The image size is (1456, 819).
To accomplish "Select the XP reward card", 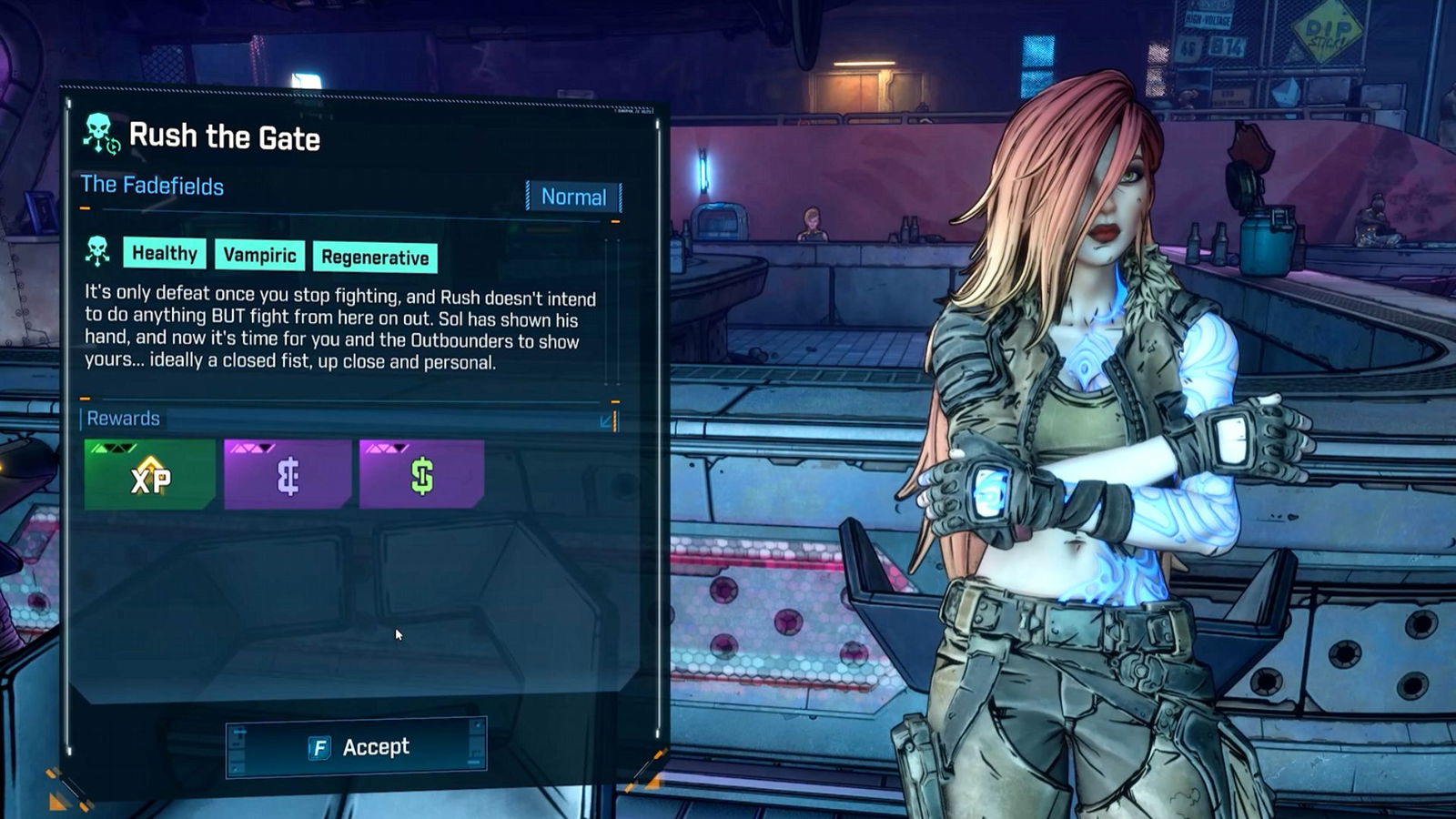I will (150, 473).
